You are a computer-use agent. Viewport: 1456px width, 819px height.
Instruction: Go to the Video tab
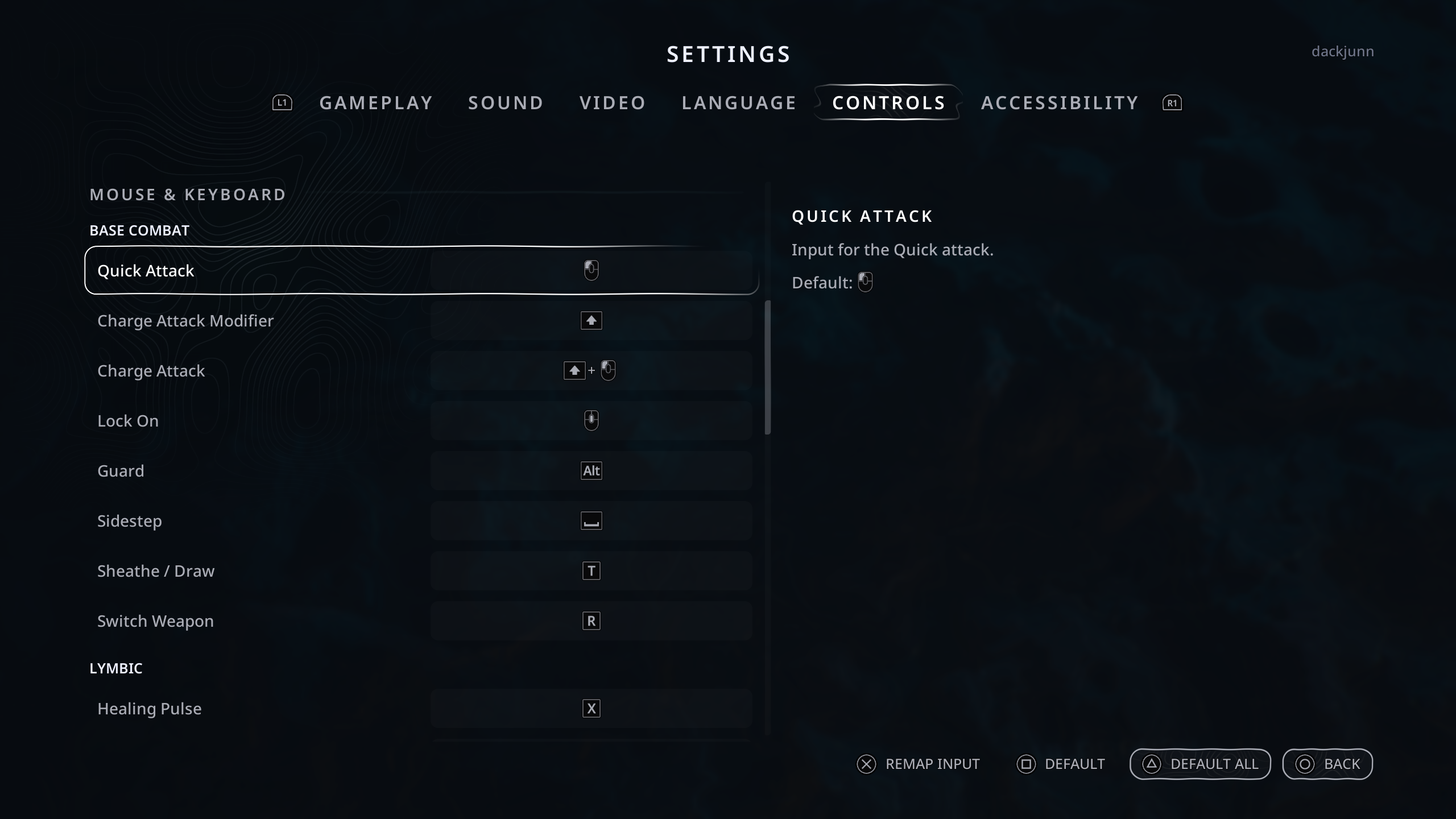point(613,103)
